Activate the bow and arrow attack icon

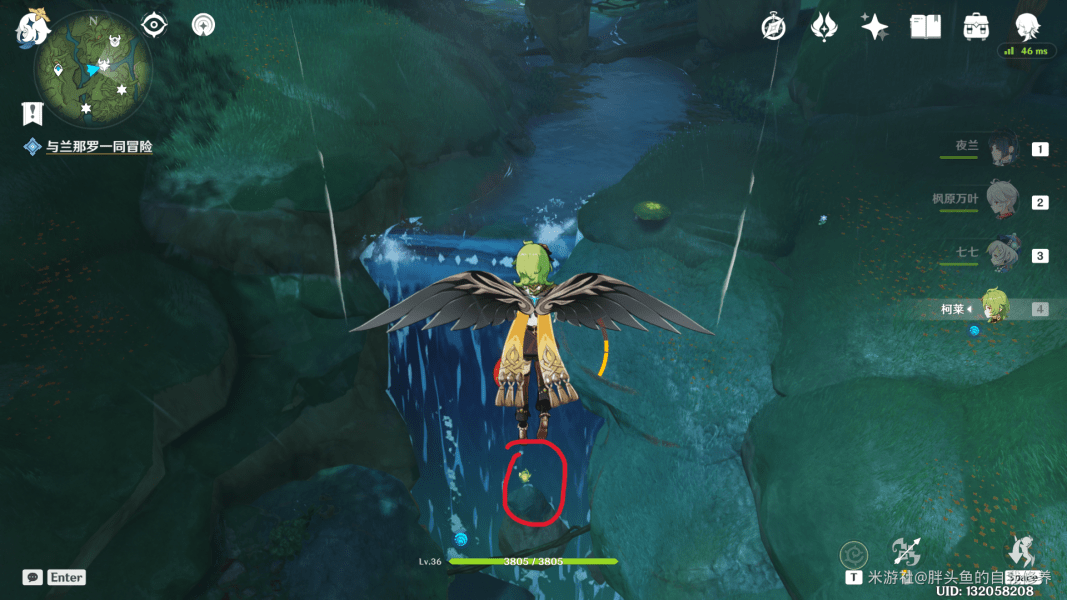[906, 551]
